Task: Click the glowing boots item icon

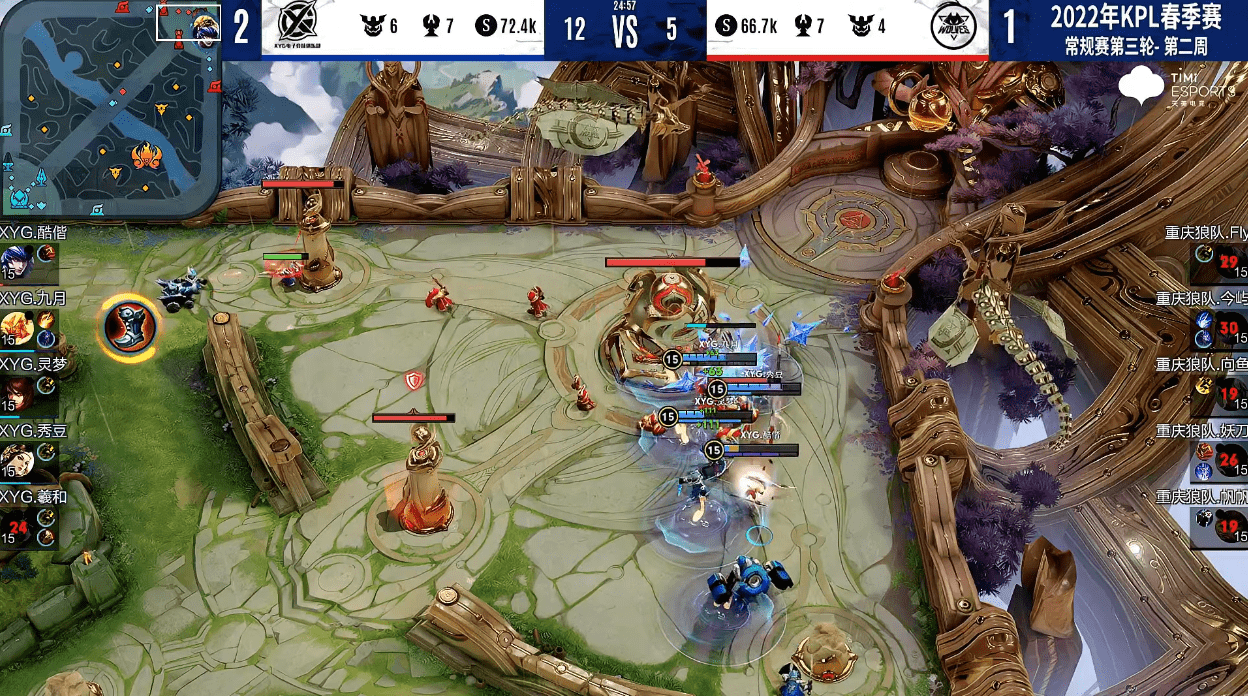Action: pos(130,328)
